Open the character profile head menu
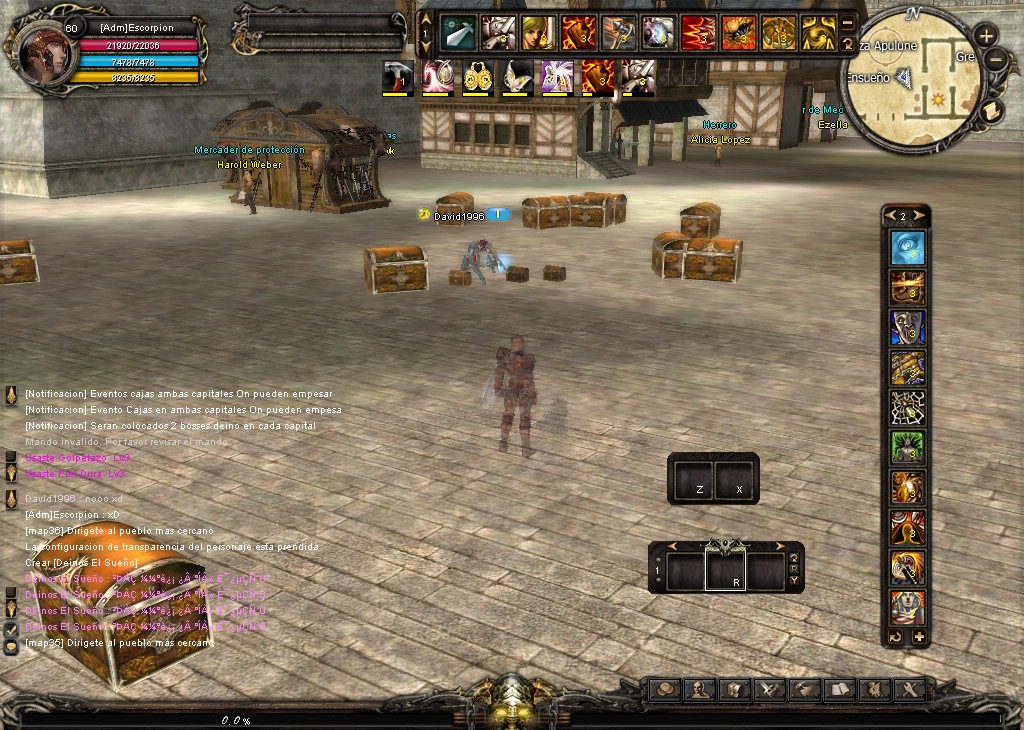This screenshot has width=1024, height=730. click(699, 689)
